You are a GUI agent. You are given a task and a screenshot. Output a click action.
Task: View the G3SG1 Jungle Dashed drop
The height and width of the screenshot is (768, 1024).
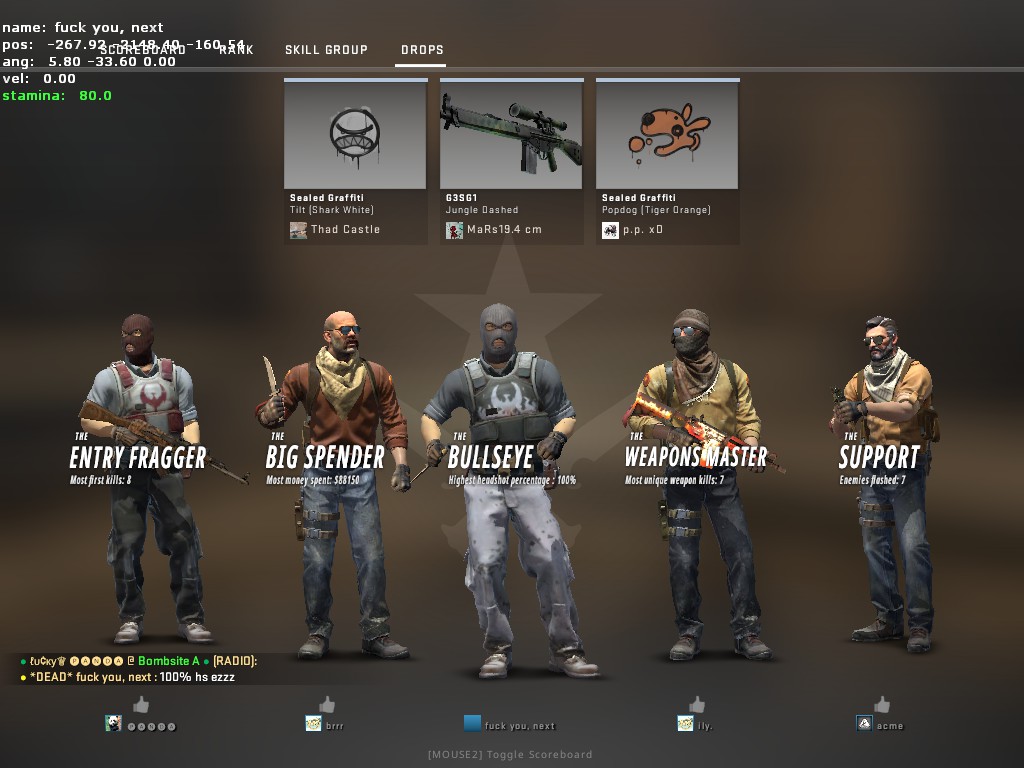click(511, 134)
